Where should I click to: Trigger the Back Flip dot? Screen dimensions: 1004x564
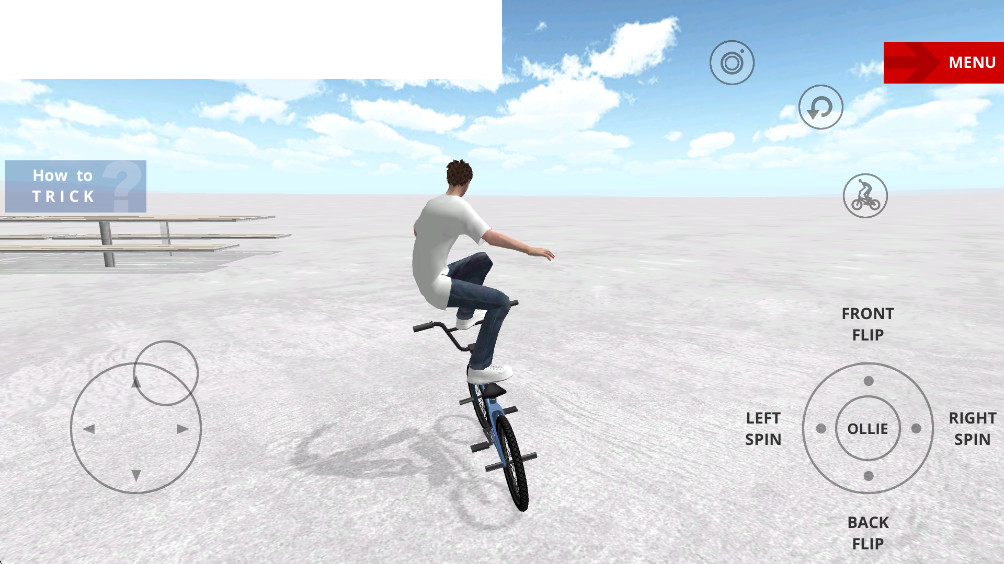tap(868, 476)
